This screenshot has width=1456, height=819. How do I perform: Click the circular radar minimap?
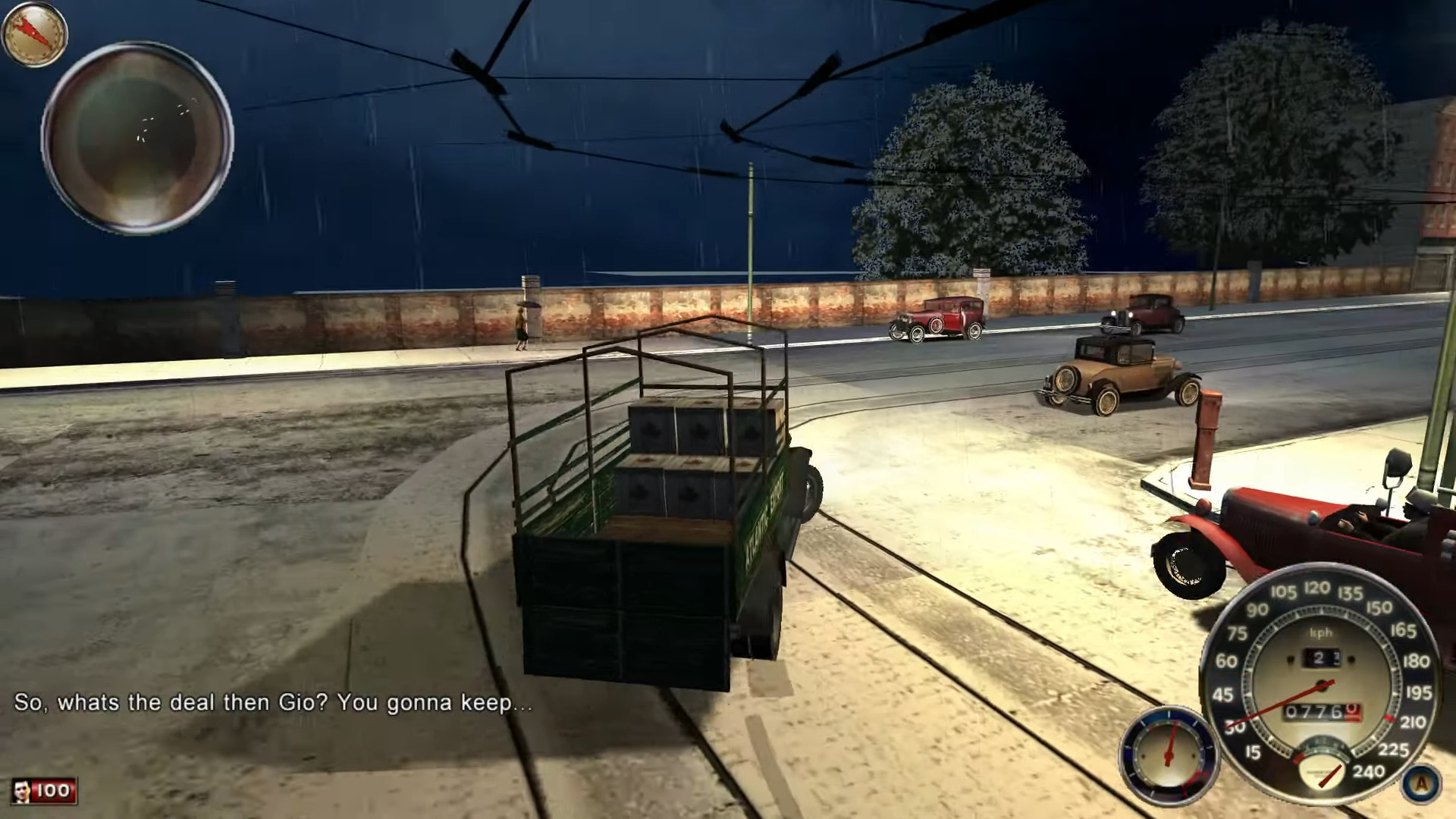[x=137, y=137]
